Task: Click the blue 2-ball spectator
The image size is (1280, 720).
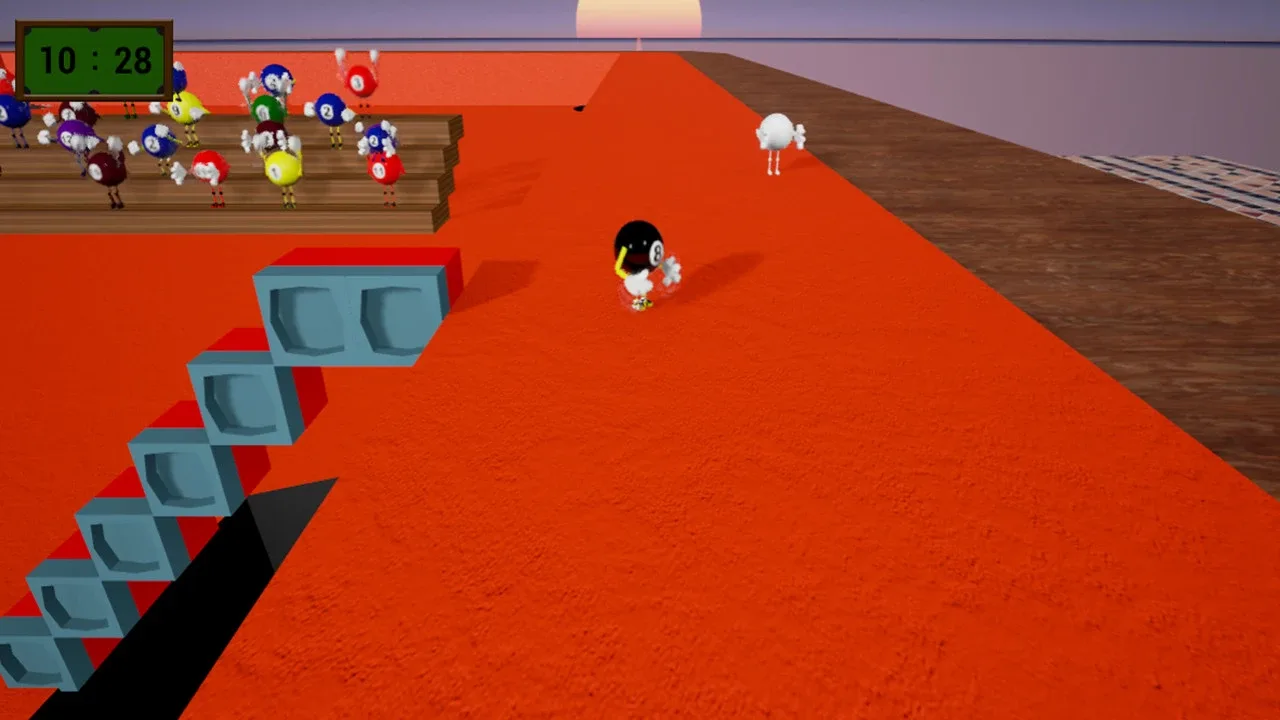Action: pyautogui.click(x=327, y=111)
